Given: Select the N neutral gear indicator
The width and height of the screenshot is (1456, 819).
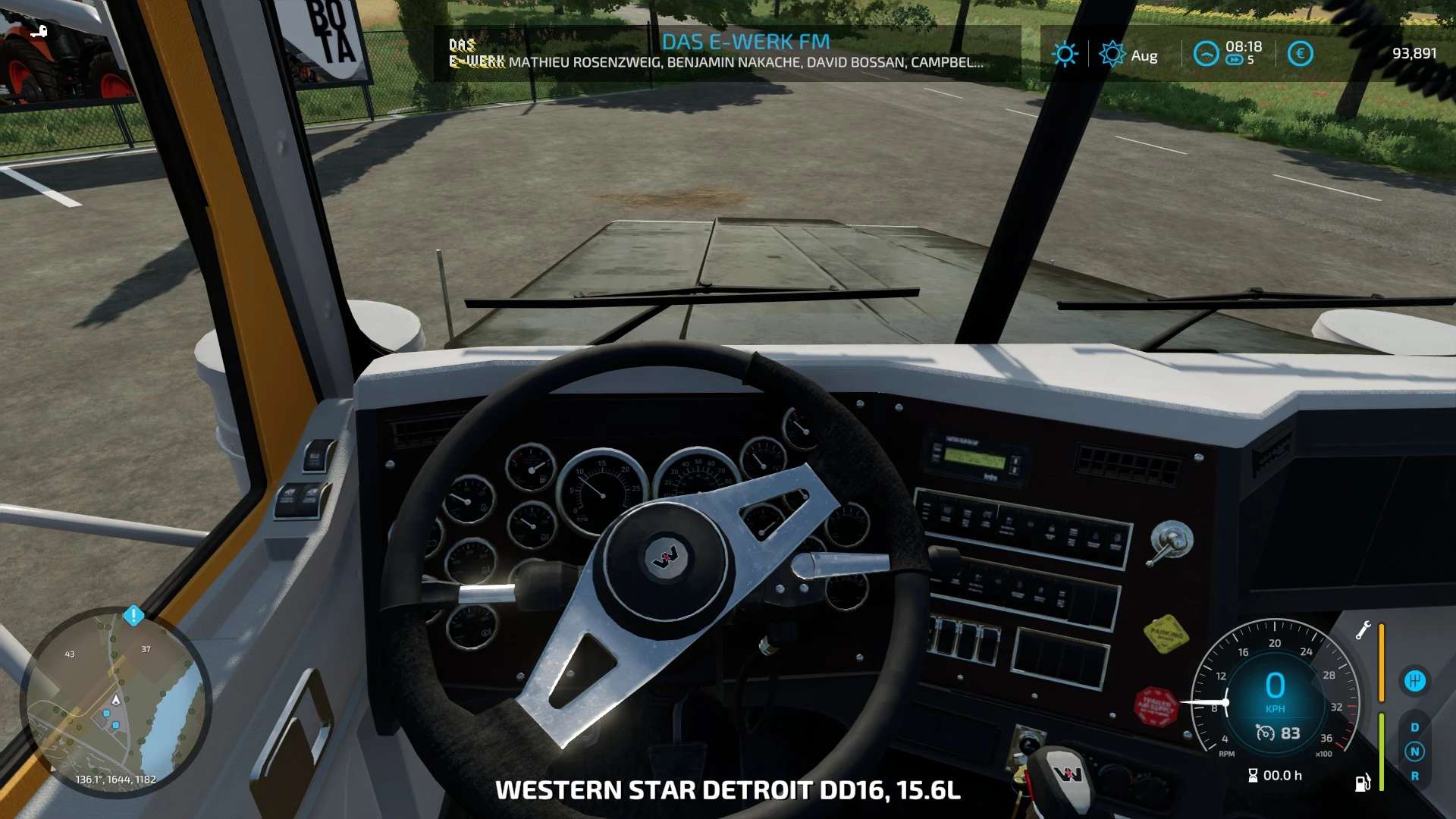Looking at the screenshot, I should [1414, 752].
